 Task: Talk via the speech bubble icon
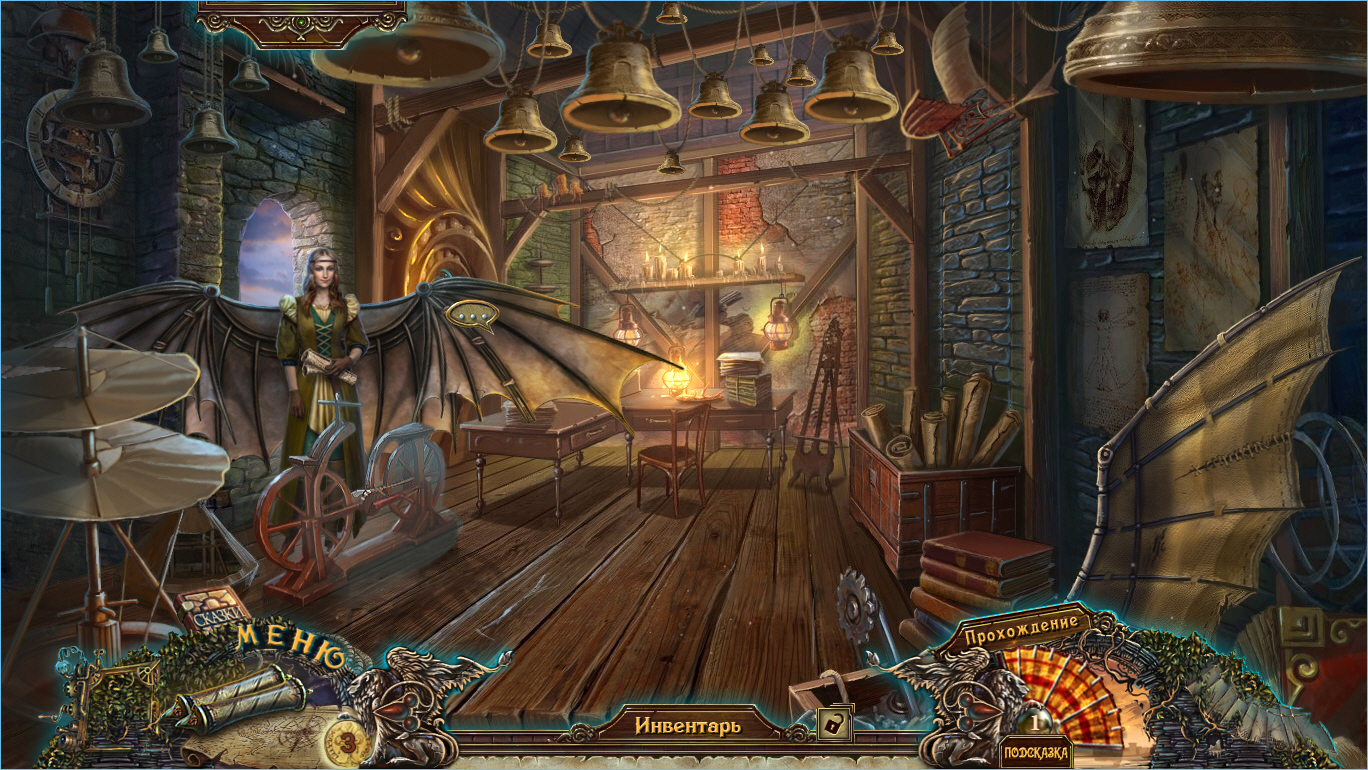[x=471, y=315]
